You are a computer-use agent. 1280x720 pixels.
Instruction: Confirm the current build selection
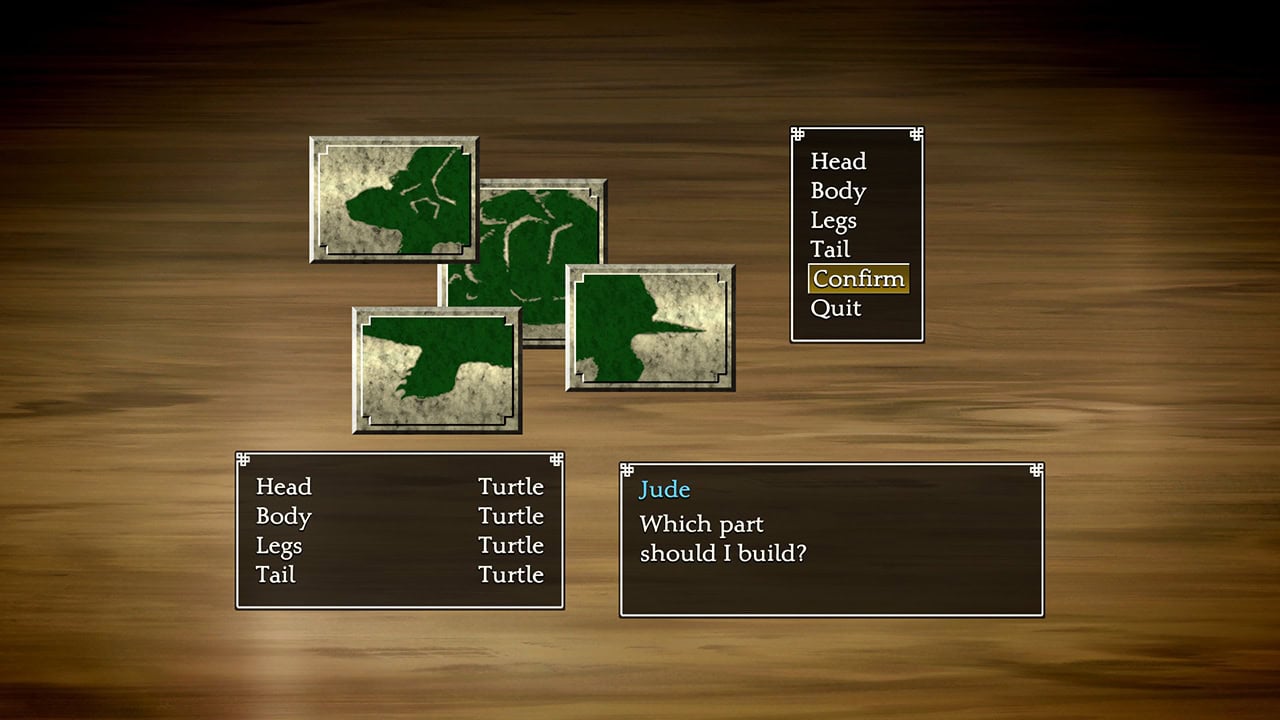tap(858, 279)
